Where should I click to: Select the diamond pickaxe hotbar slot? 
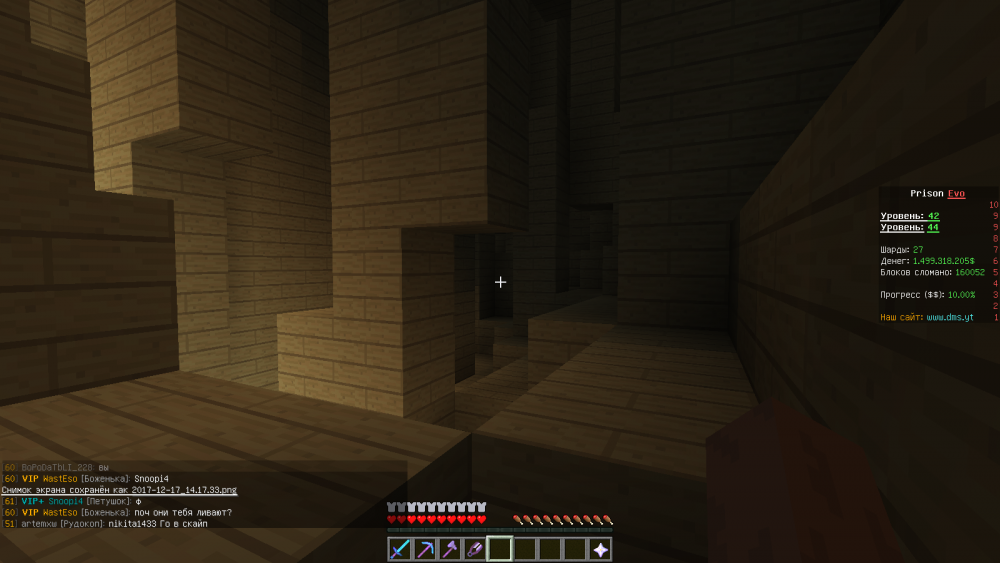point(425,549)
